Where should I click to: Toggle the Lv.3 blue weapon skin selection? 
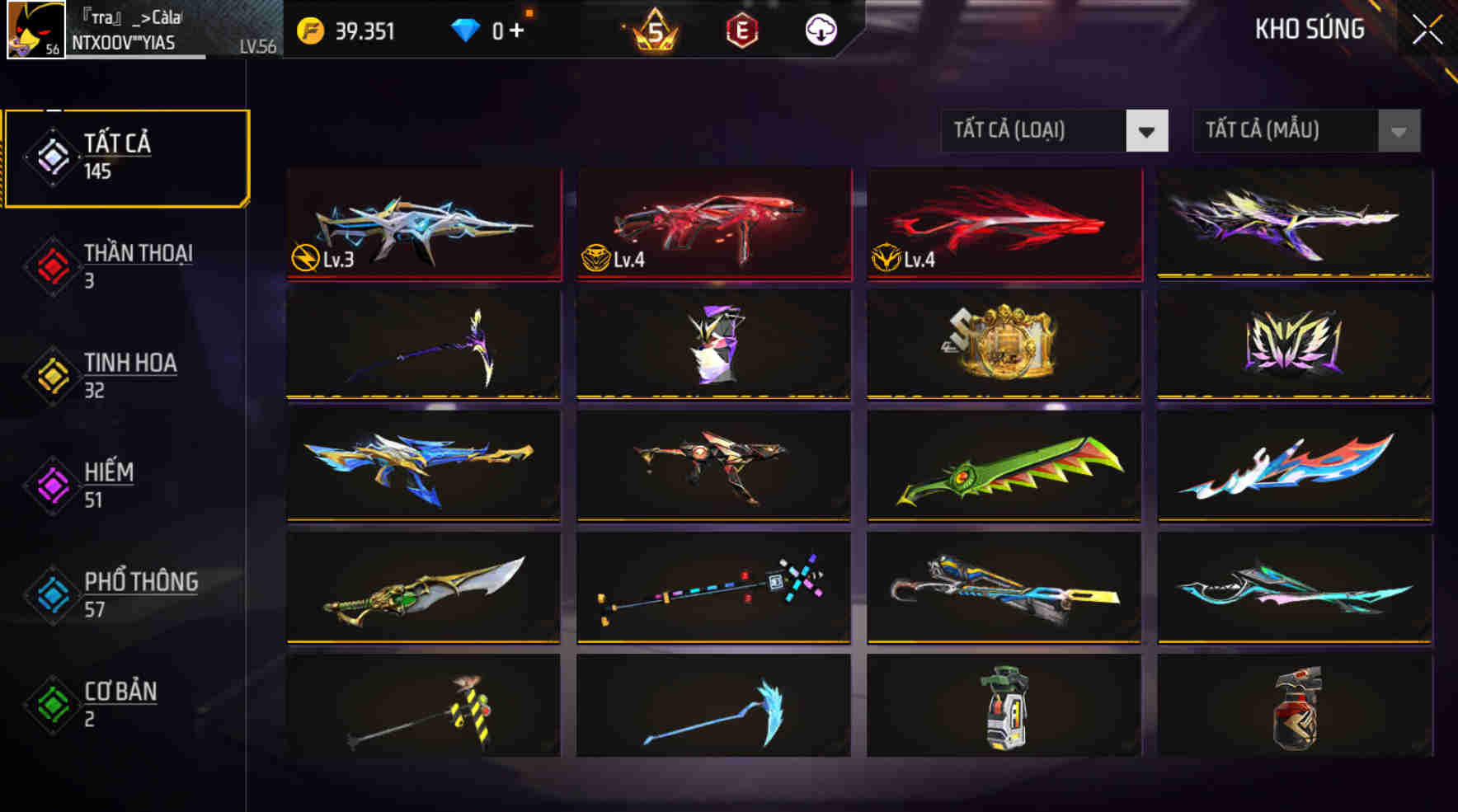click(x=422, y=224)
